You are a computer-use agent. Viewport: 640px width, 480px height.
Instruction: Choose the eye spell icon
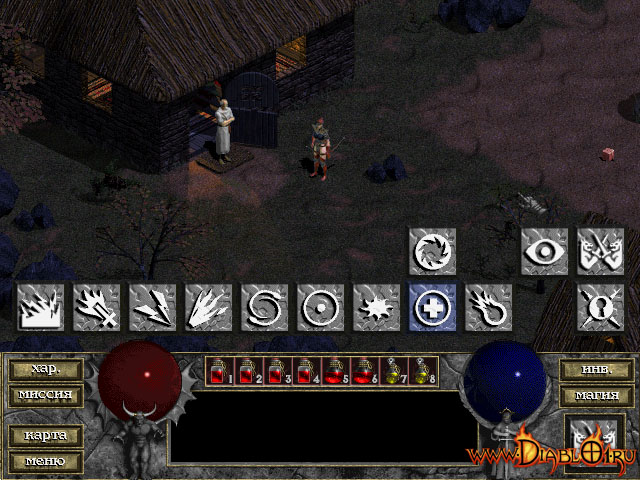(544, 251)
